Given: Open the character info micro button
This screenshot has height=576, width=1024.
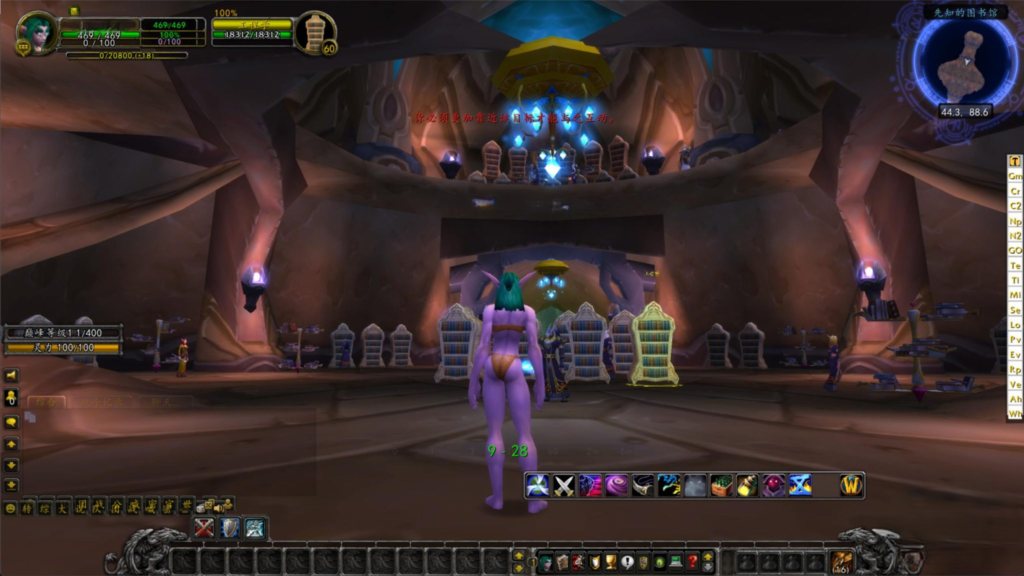Looking at the screenshot, I should coord(546,562).
